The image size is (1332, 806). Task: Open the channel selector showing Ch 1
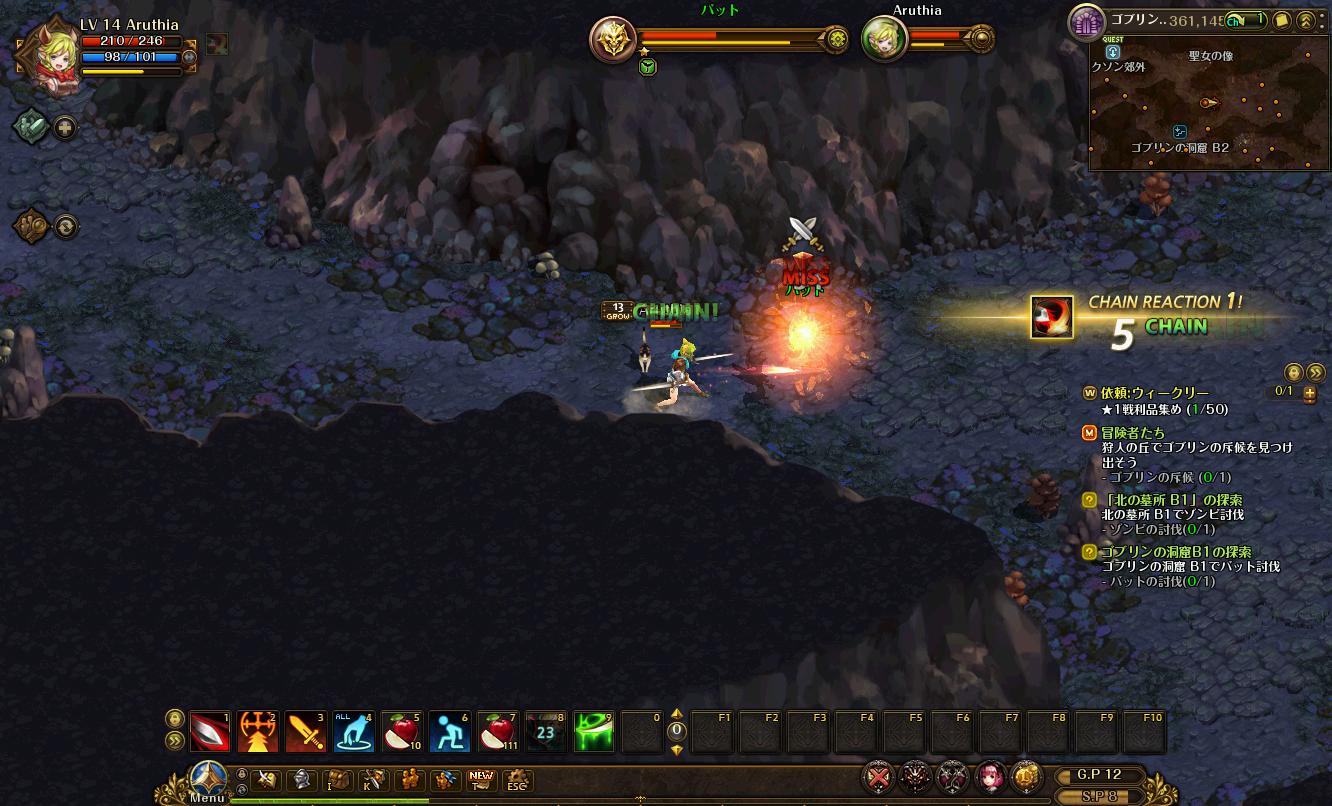point(1246,20)
